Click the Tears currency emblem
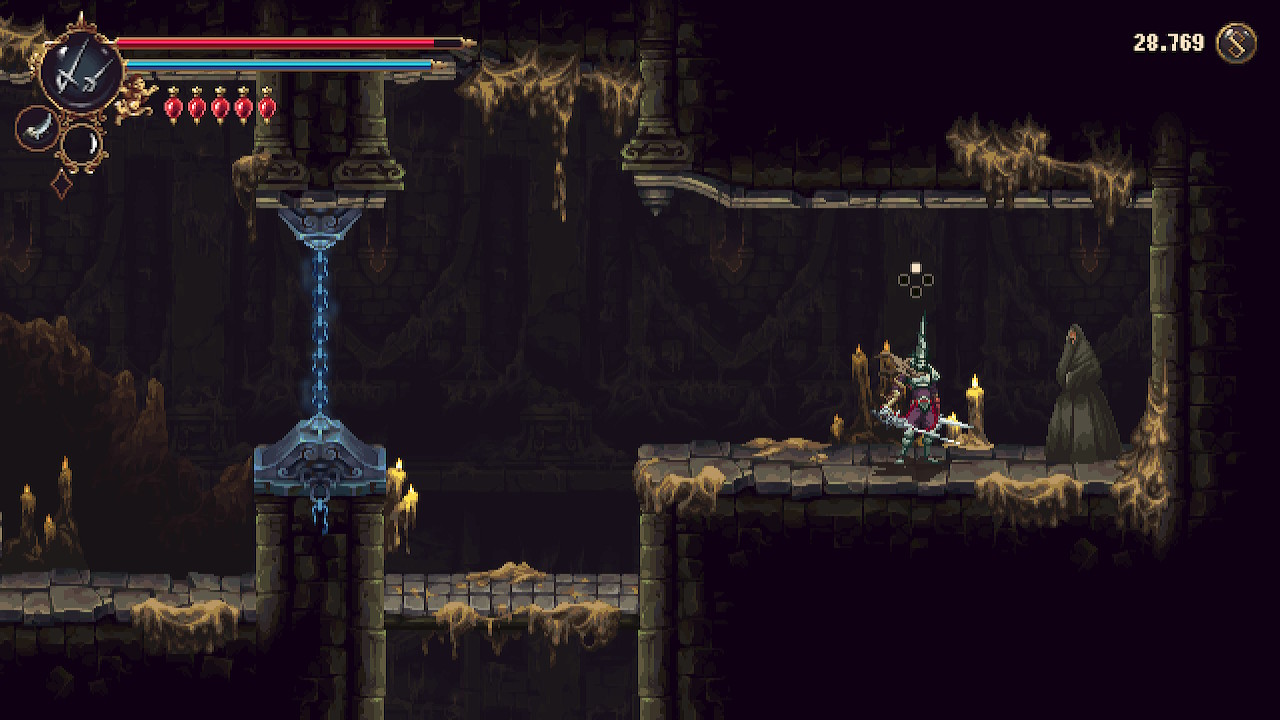The width and height of the screenshot is (1280, 720). point(1236,44)
